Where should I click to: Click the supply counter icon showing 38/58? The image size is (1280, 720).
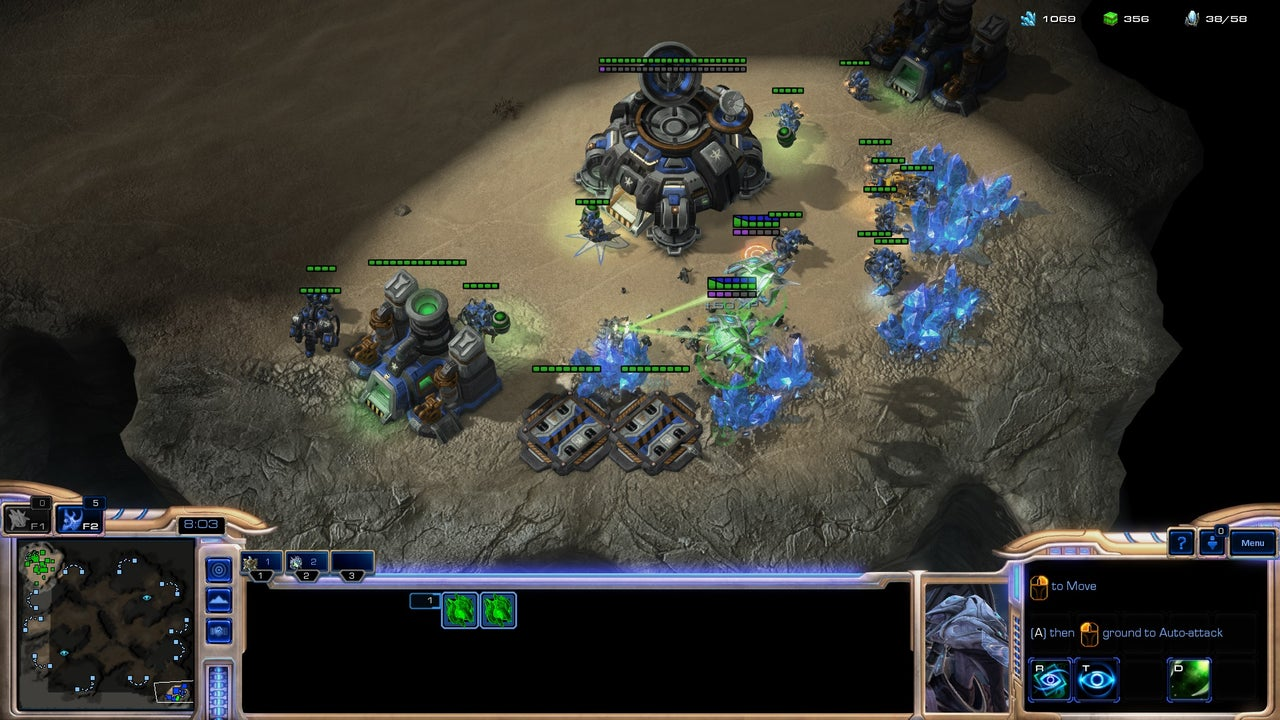[1190, 17]
